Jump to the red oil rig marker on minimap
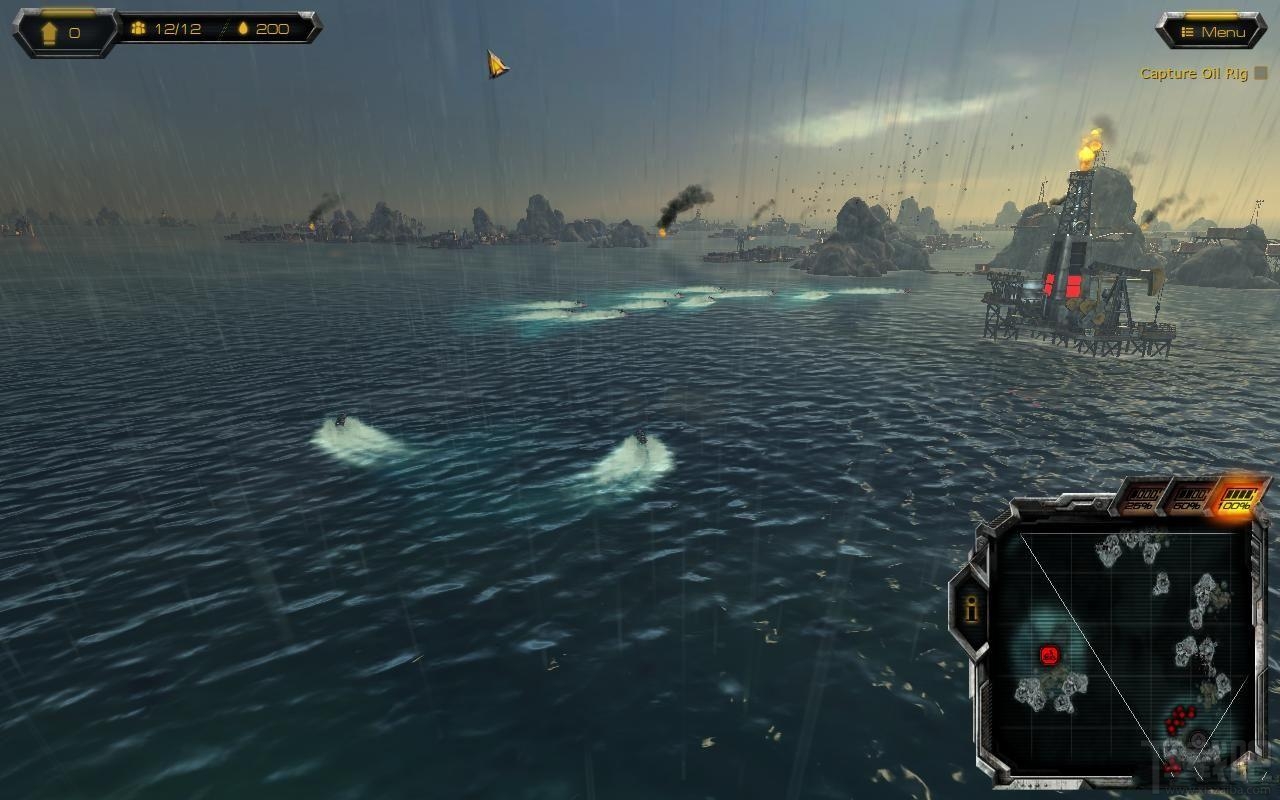Image resolution: width=1280 pixels, height=800 pixels. pos(1049,656)
